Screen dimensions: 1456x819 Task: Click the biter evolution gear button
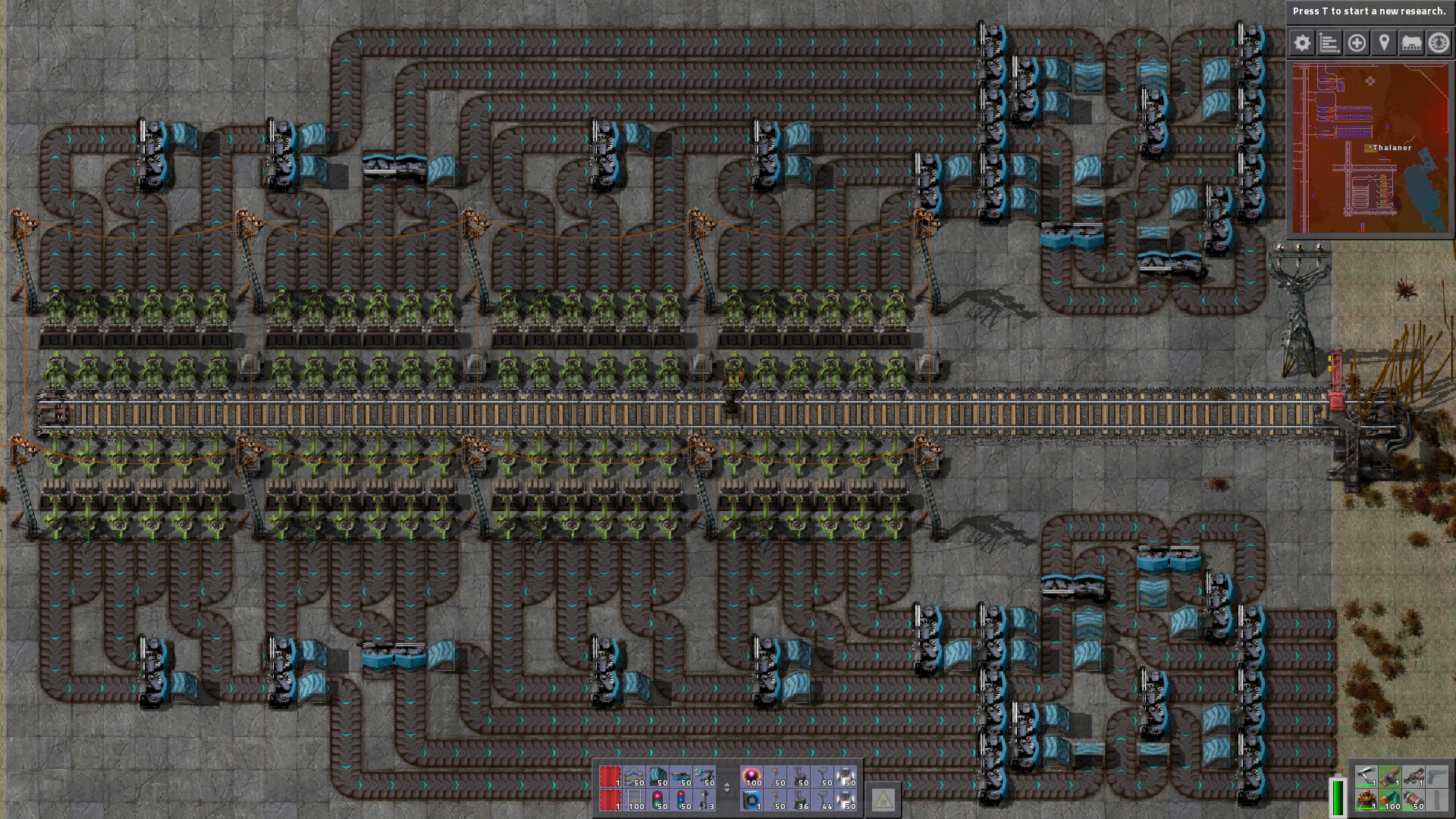tap(1439, 43)
